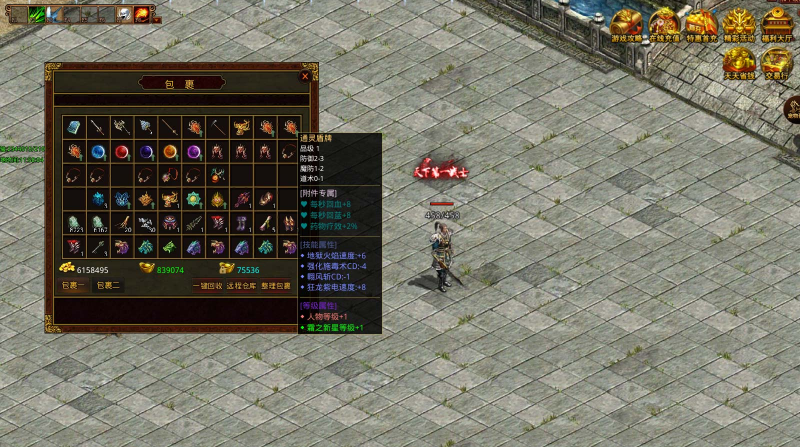The image size is (800, 447).
Task: Select the red orb item in bag
Action: (121, 152)
